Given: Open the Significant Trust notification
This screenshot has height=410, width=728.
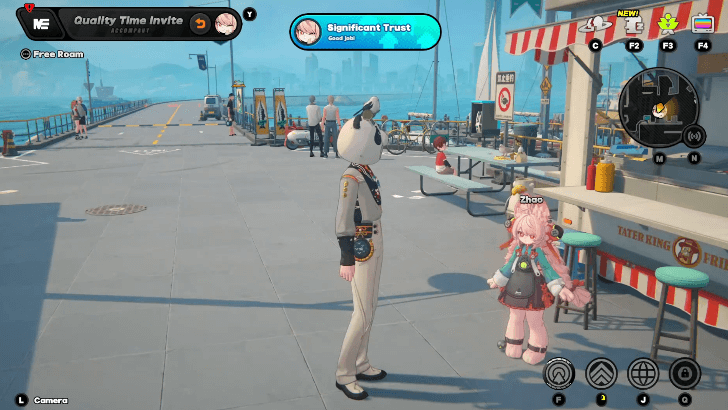Looking at the screenshot, I should (365, 32).
